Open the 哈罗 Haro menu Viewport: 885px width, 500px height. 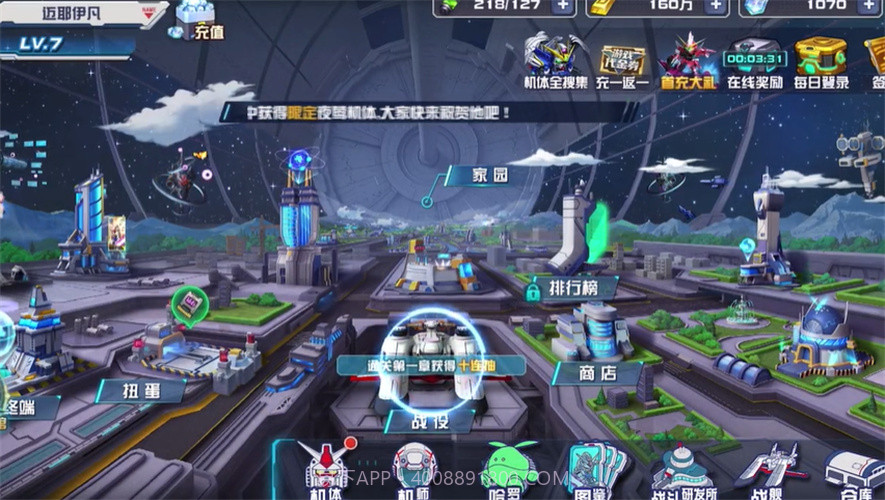click(510, 470)
